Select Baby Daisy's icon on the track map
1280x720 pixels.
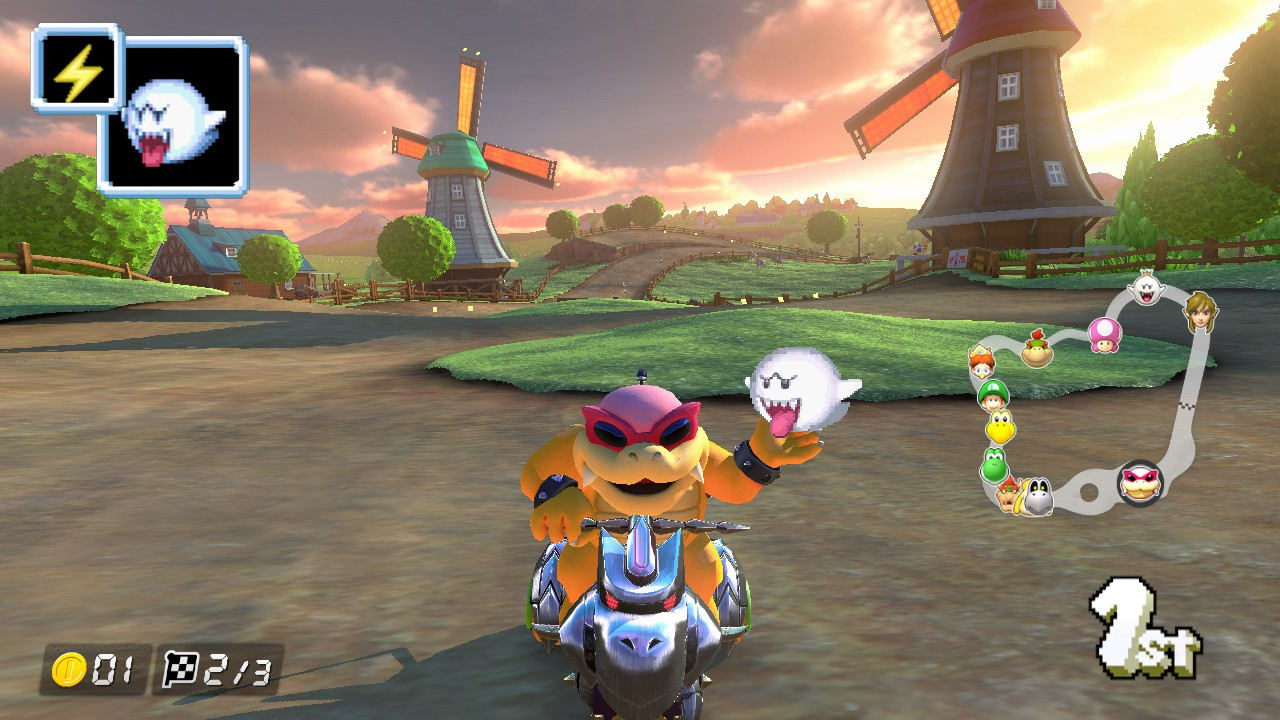pyautogui.click(x=981, y=363)
